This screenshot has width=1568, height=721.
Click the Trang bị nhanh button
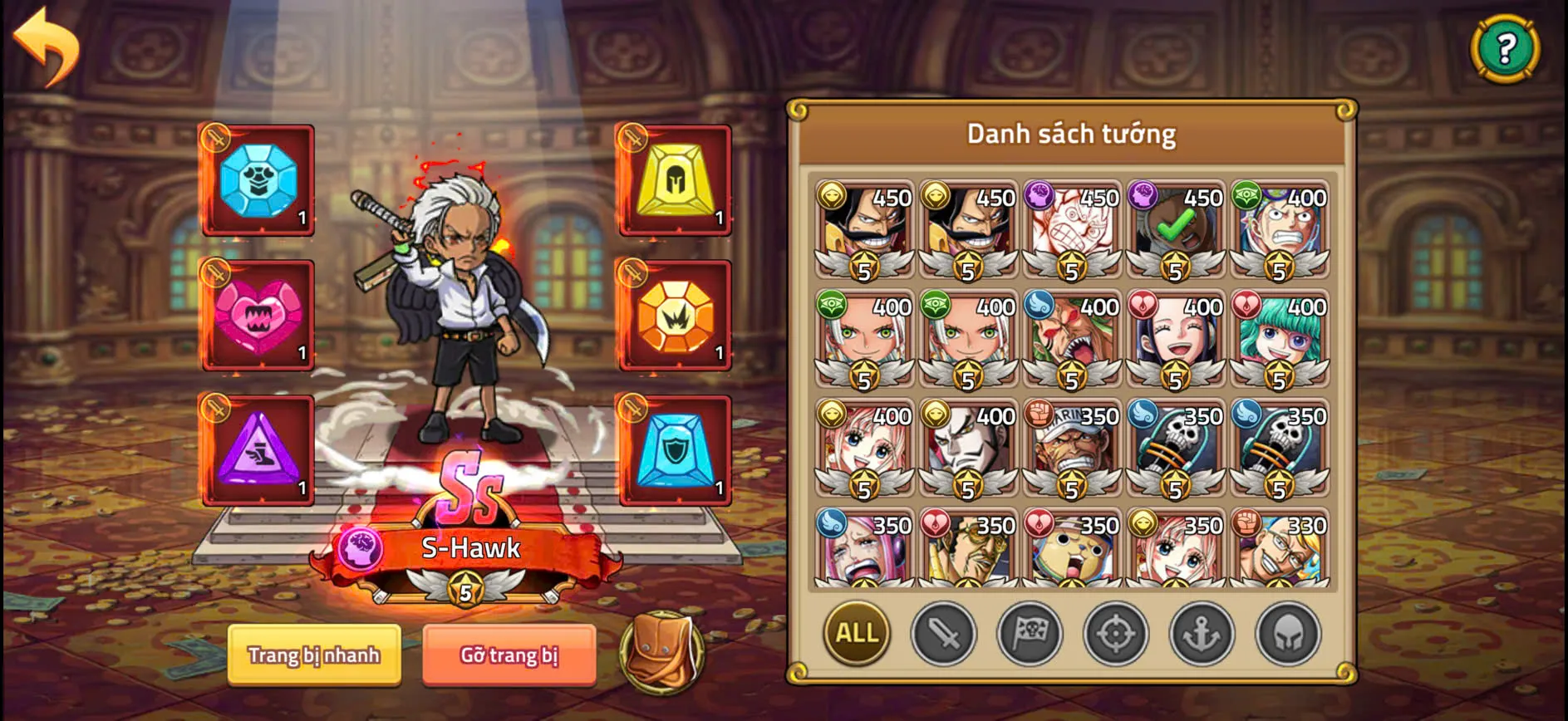click(x=314, y=655)
